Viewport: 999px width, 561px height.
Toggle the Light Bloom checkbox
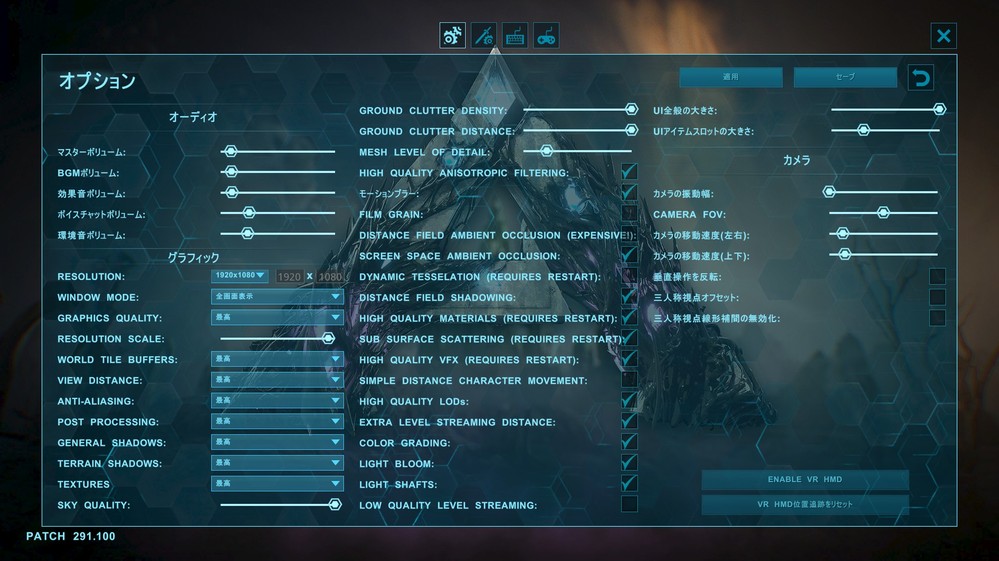click(x=629, y=463)
